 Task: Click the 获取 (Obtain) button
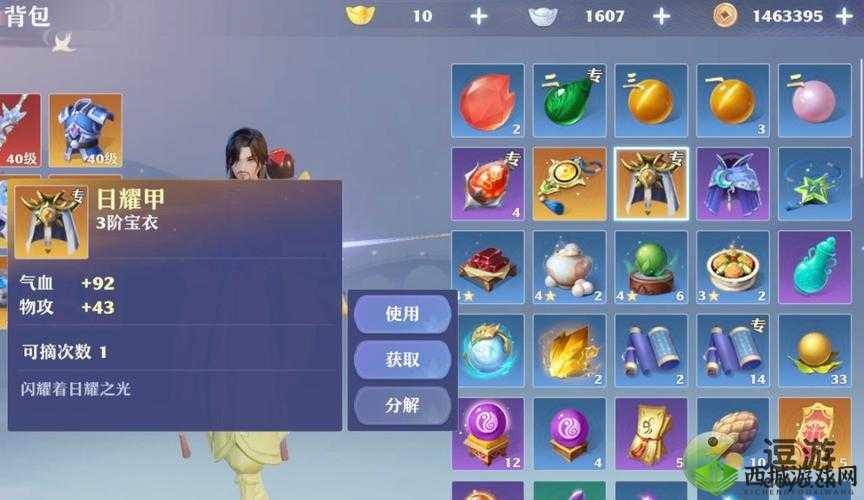[402, 360]
